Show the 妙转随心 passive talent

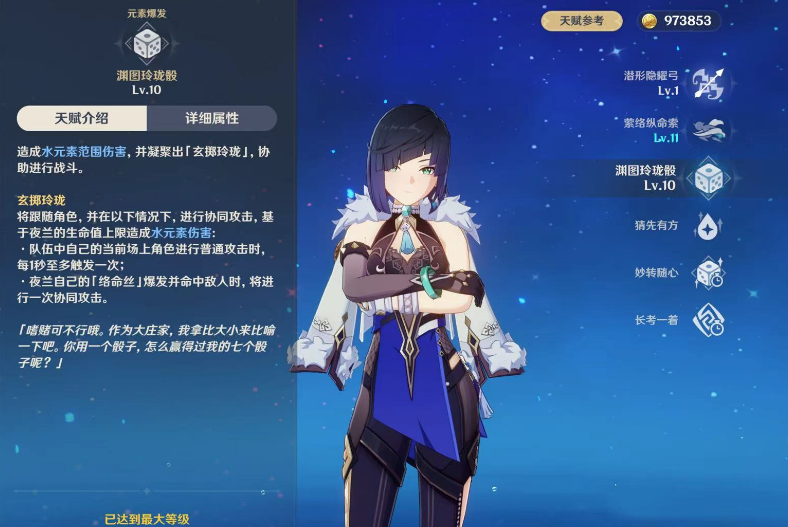coord(708,273)
